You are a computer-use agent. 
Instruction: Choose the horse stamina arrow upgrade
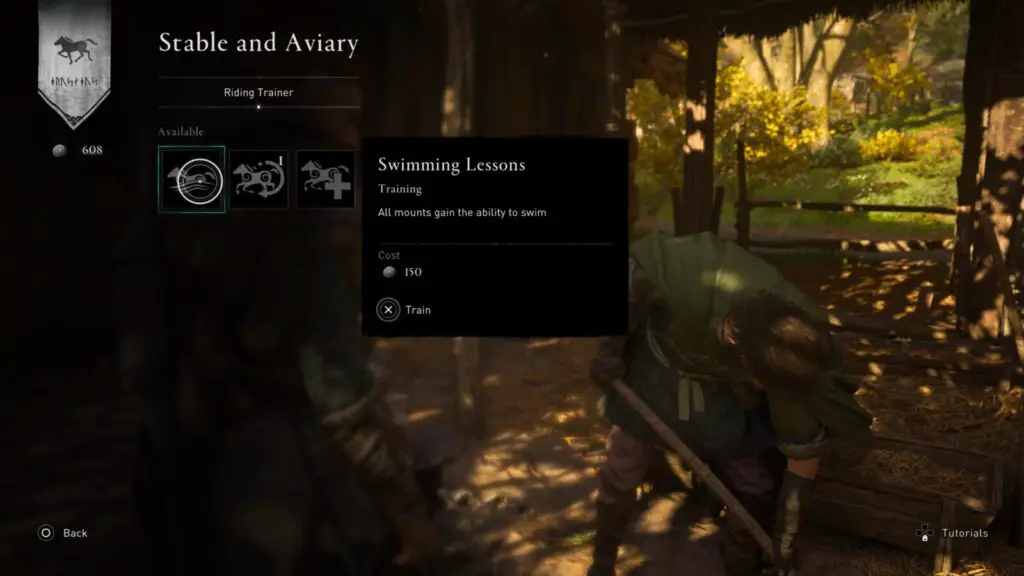(x=259, y=179)
